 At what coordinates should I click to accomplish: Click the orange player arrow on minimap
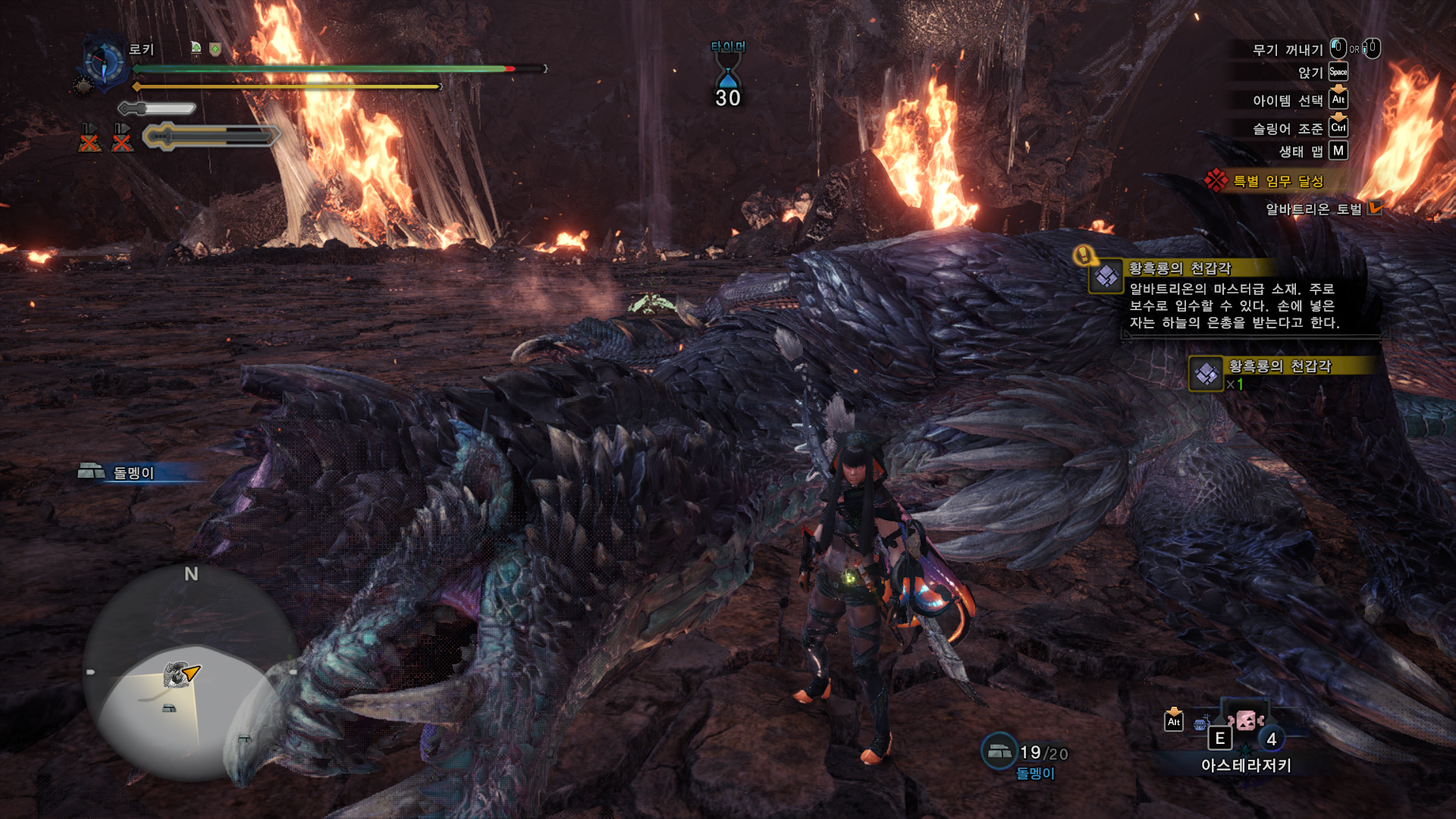click(x=192, y=672)
